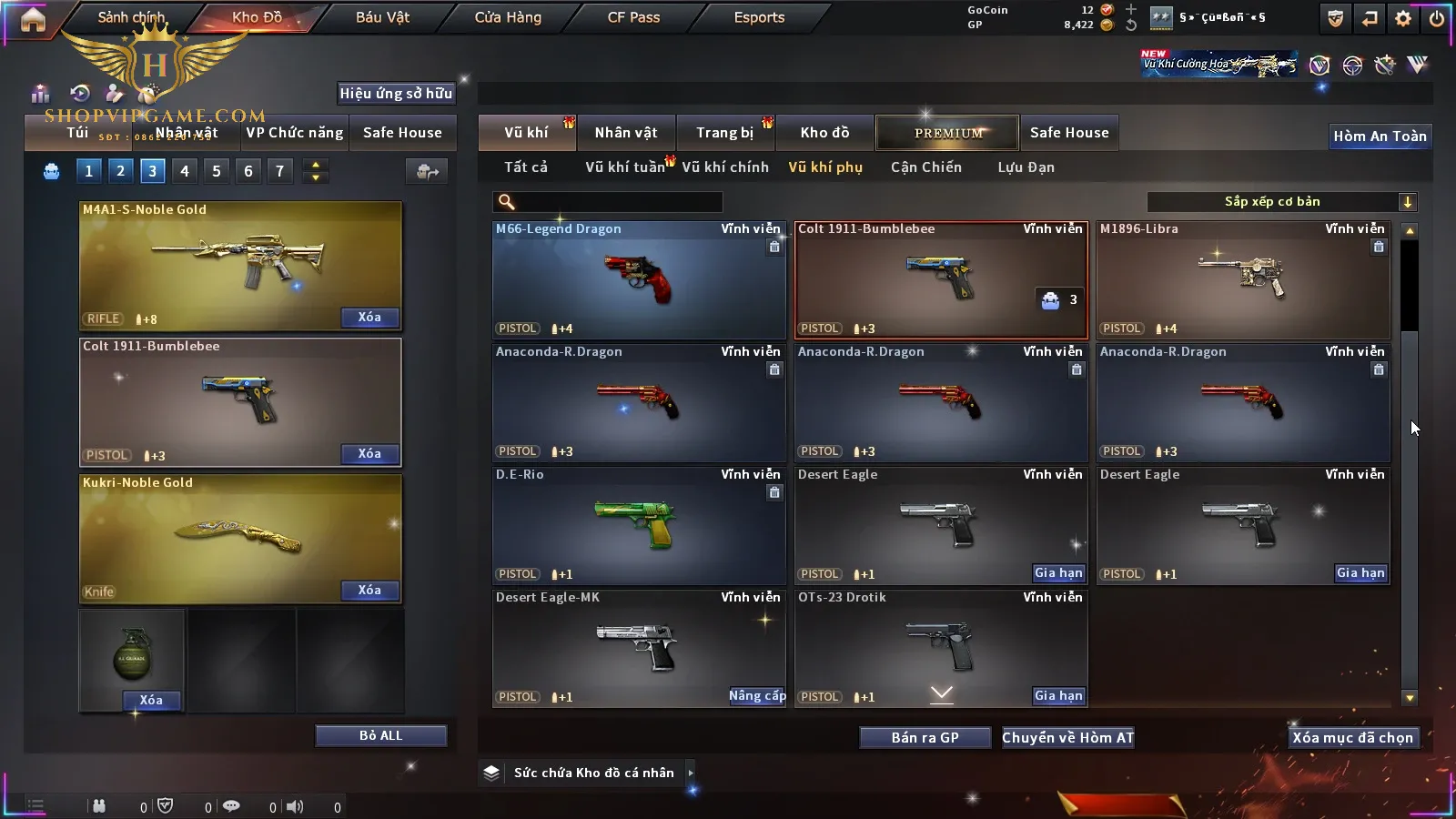The width and height of the screenshot is (1456, 819).
Task: Go to the Cửa Hàng shop
Action: click(x=508, y=17)
